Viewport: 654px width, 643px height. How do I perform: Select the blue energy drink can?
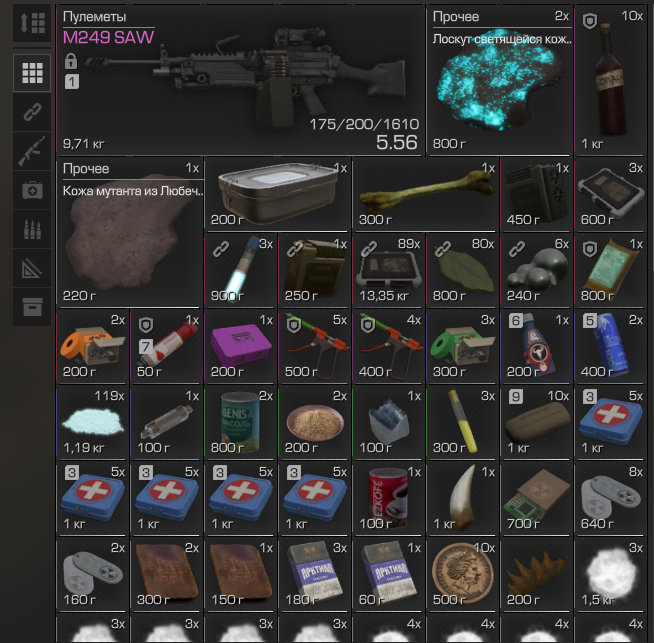[610, 345]
